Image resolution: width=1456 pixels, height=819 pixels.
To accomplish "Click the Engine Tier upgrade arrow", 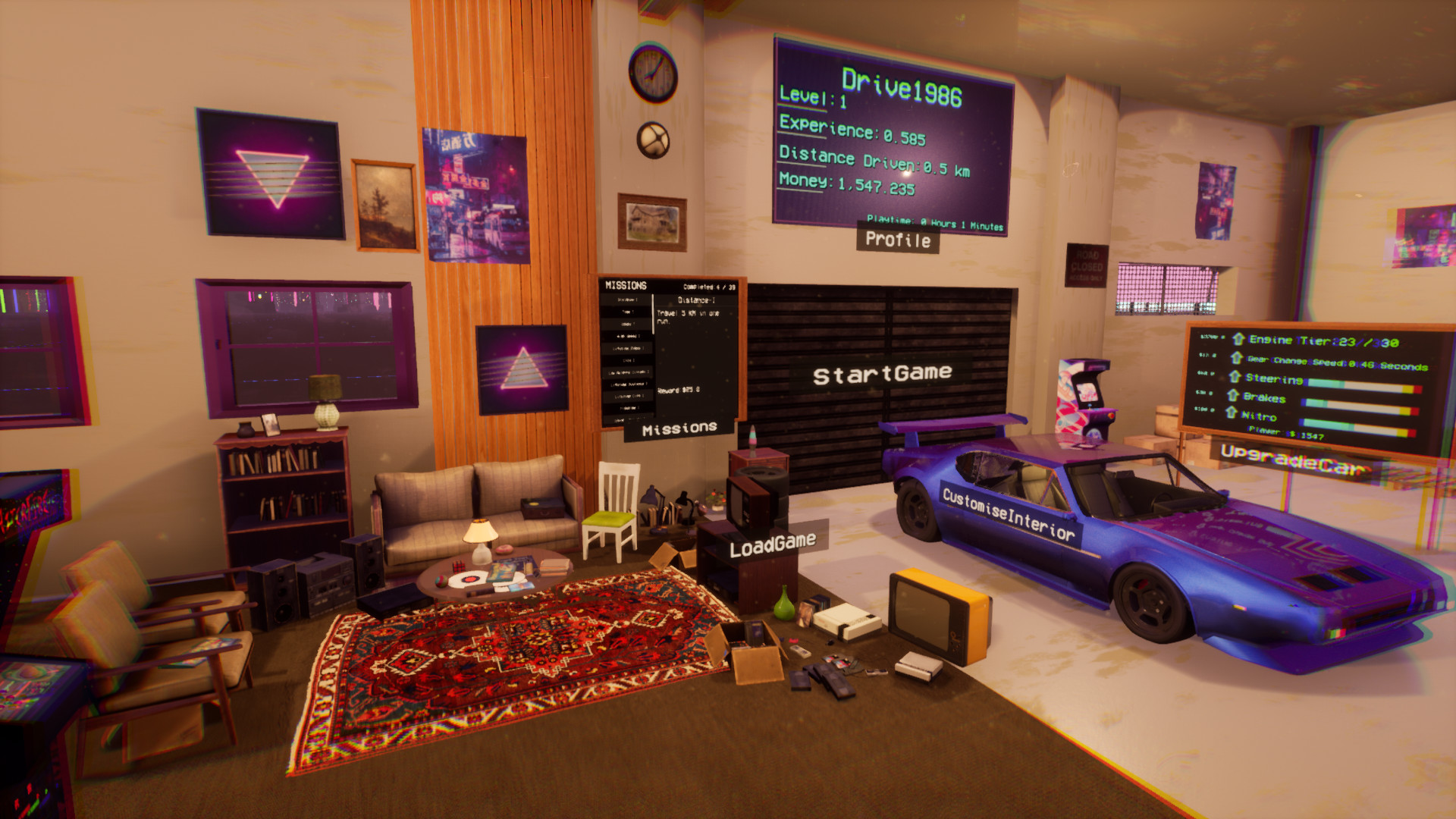I will 1238,340.
